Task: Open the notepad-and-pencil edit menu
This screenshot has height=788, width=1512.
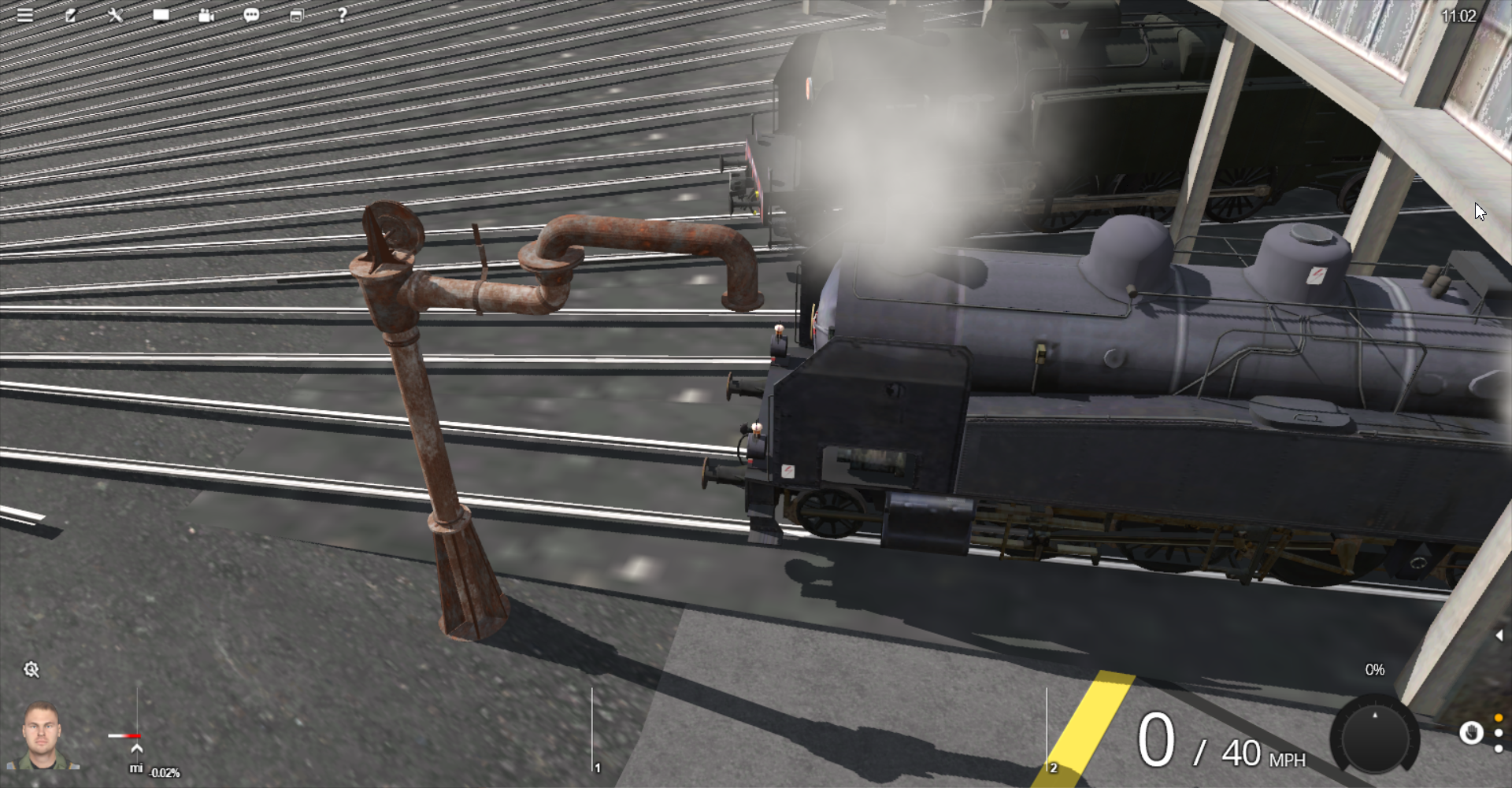Action: (71, 15)
